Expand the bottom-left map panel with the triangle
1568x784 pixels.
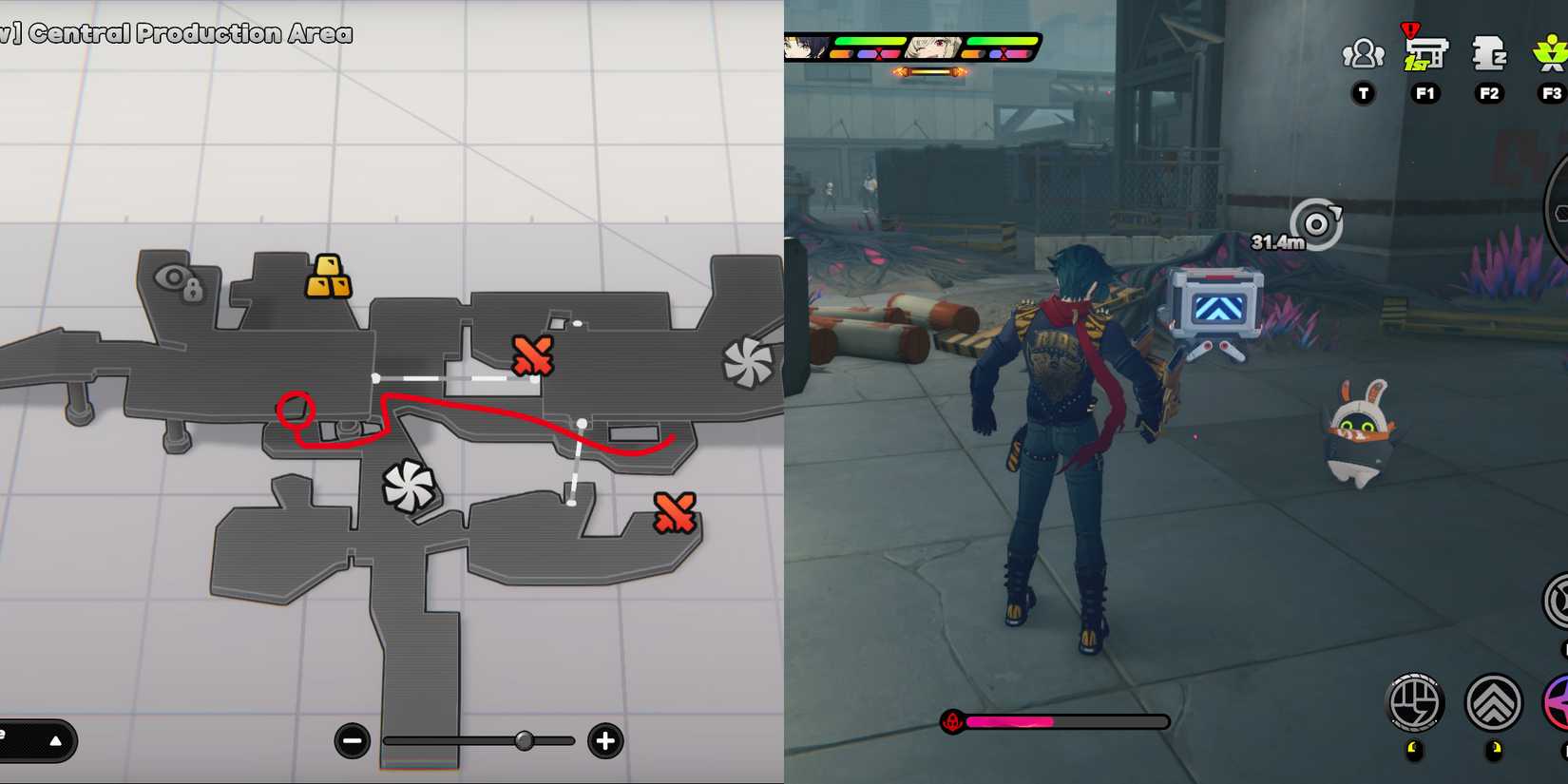point(54,741)
